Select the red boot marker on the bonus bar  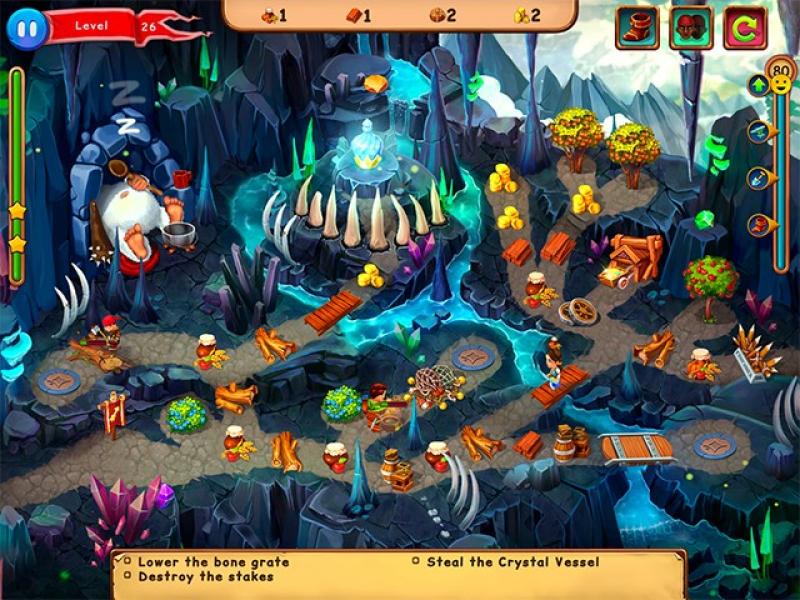point(760,224)
